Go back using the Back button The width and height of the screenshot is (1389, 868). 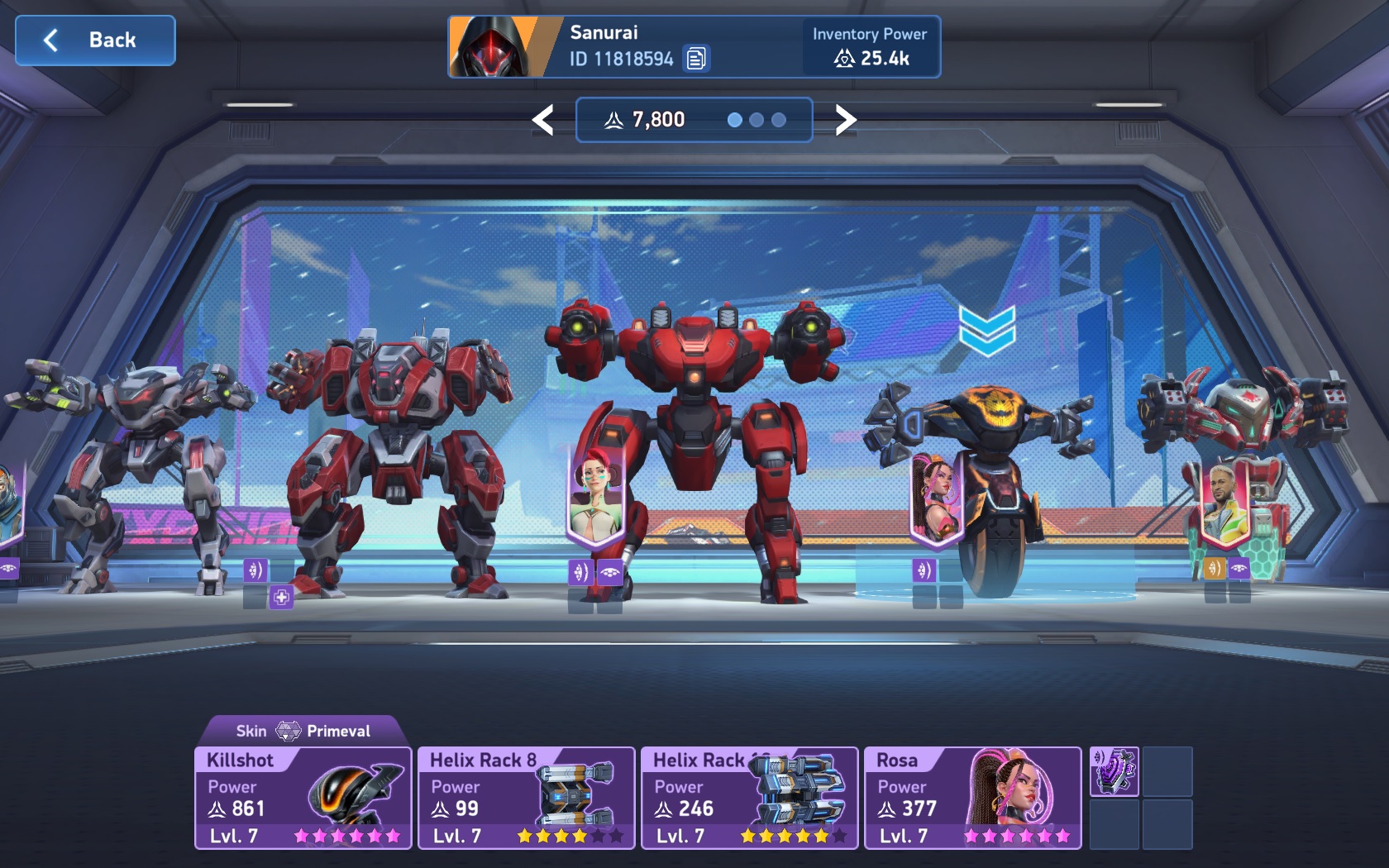click(95, 41)
